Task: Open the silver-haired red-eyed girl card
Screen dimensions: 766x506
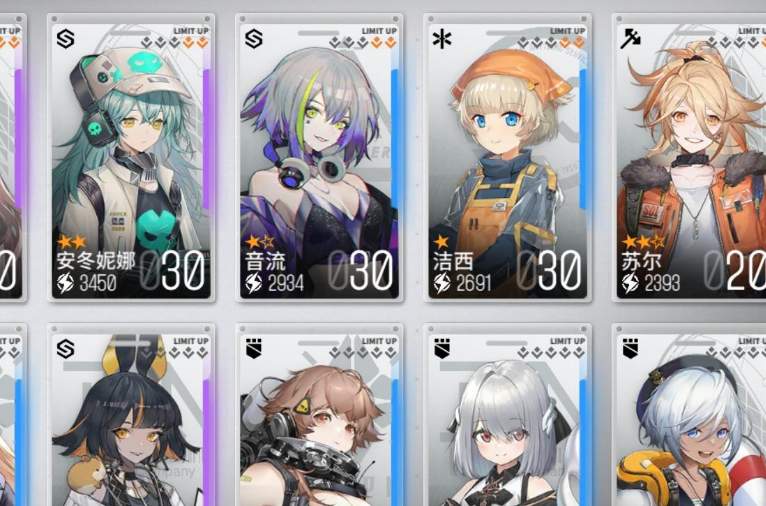Action: pos(507,420)
